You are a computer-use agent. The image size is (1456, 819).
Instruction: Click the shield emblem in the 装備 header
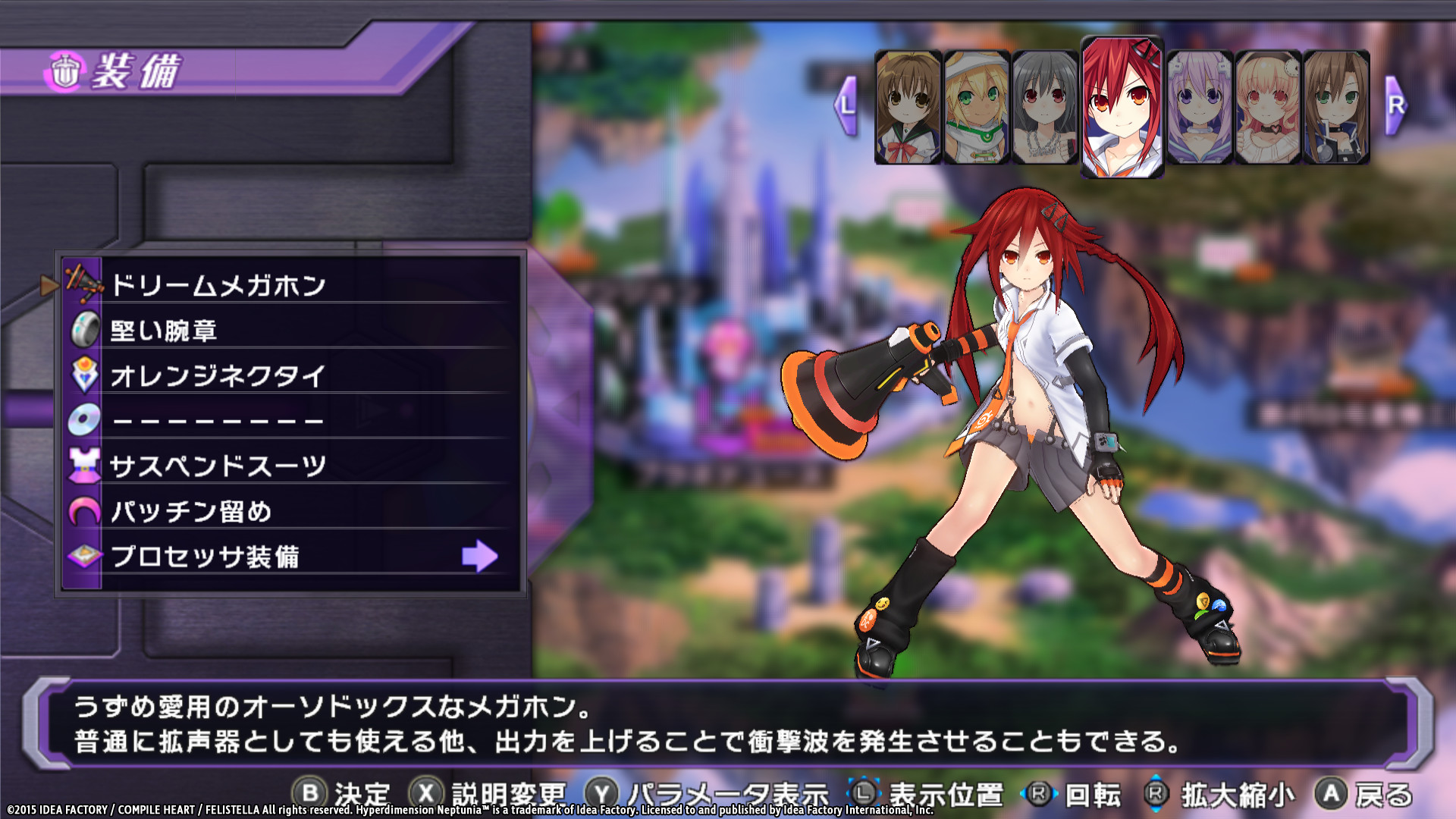click(64, 71)
